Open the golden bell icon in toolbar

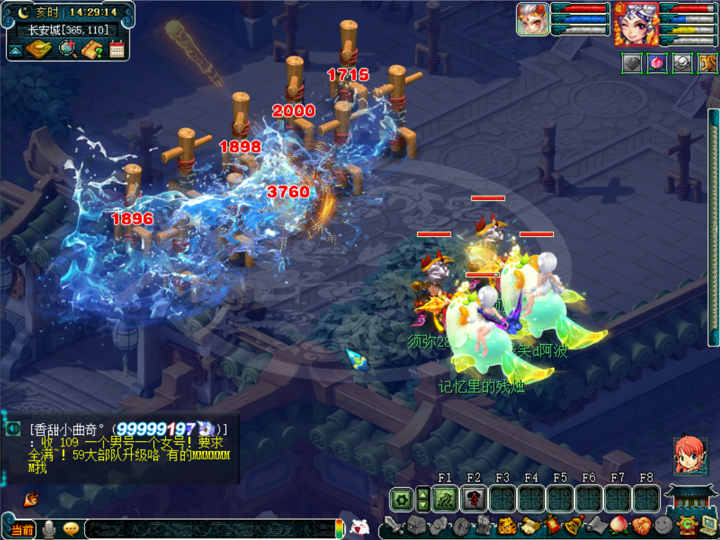point(574,526)
